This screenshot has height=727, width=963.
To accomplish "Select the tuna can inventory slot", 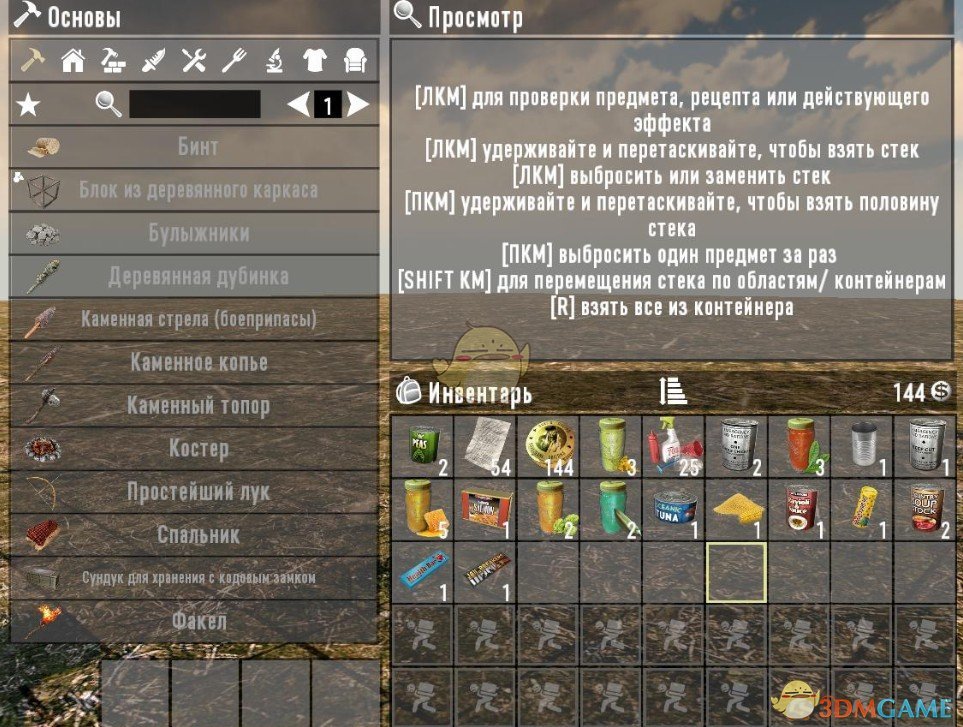I will (x=673, y=507).
